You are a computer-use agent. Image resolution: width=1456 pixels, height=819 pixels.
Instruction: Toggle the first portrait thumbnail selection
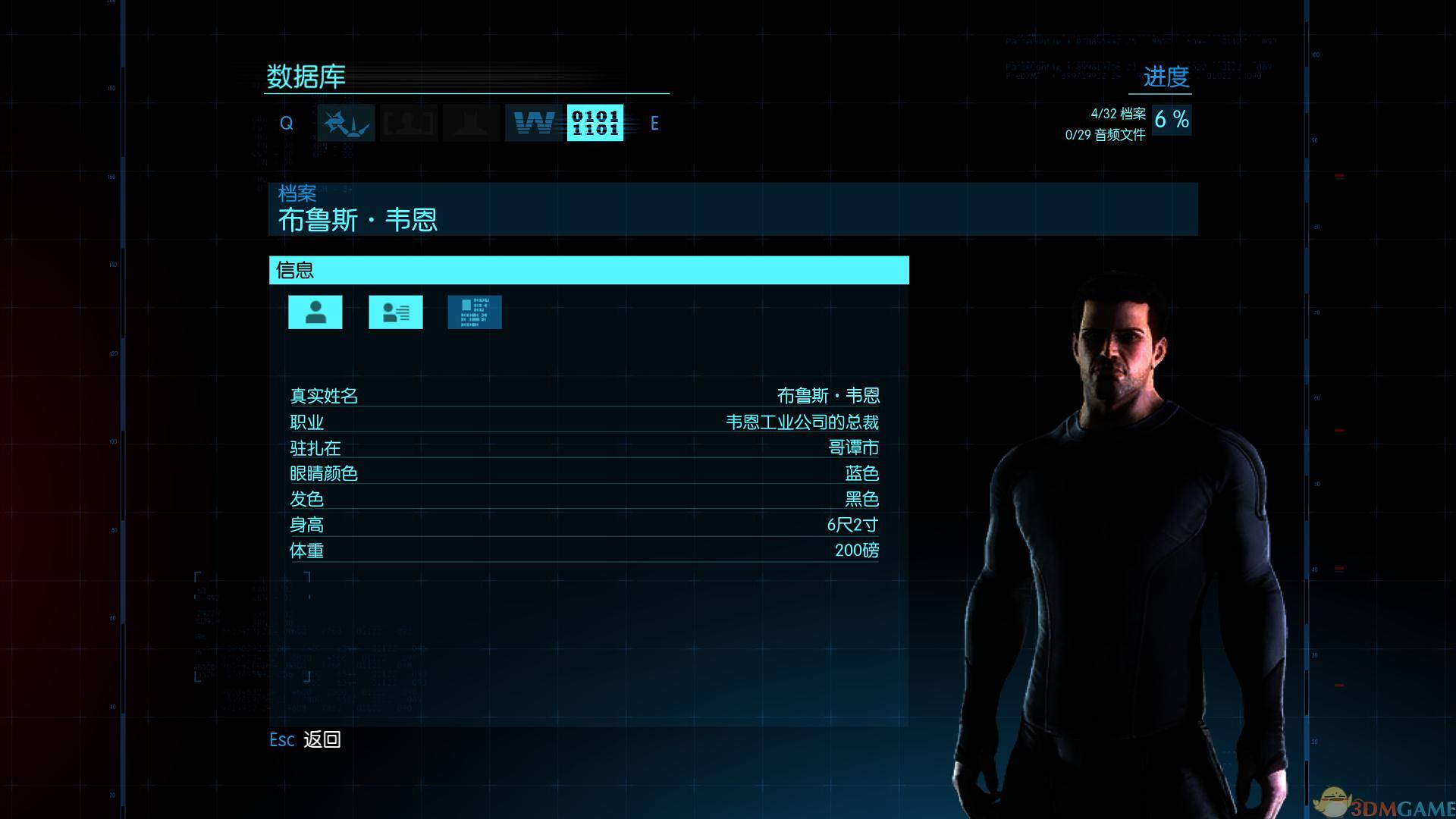(x=315, y=311)
